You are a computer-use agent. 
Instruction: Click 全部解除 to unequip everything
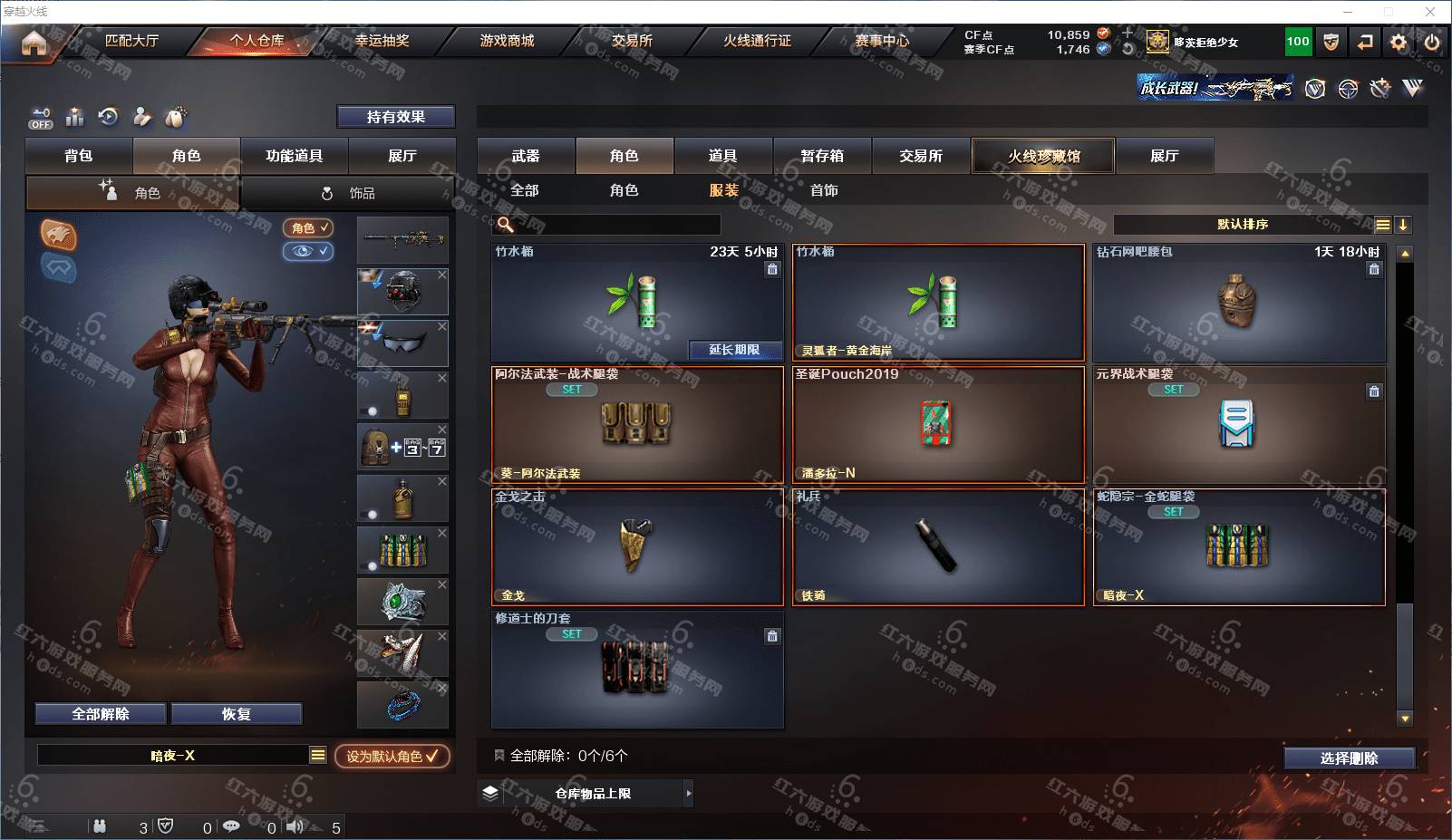pyautogui.click(x=101, y=714)
